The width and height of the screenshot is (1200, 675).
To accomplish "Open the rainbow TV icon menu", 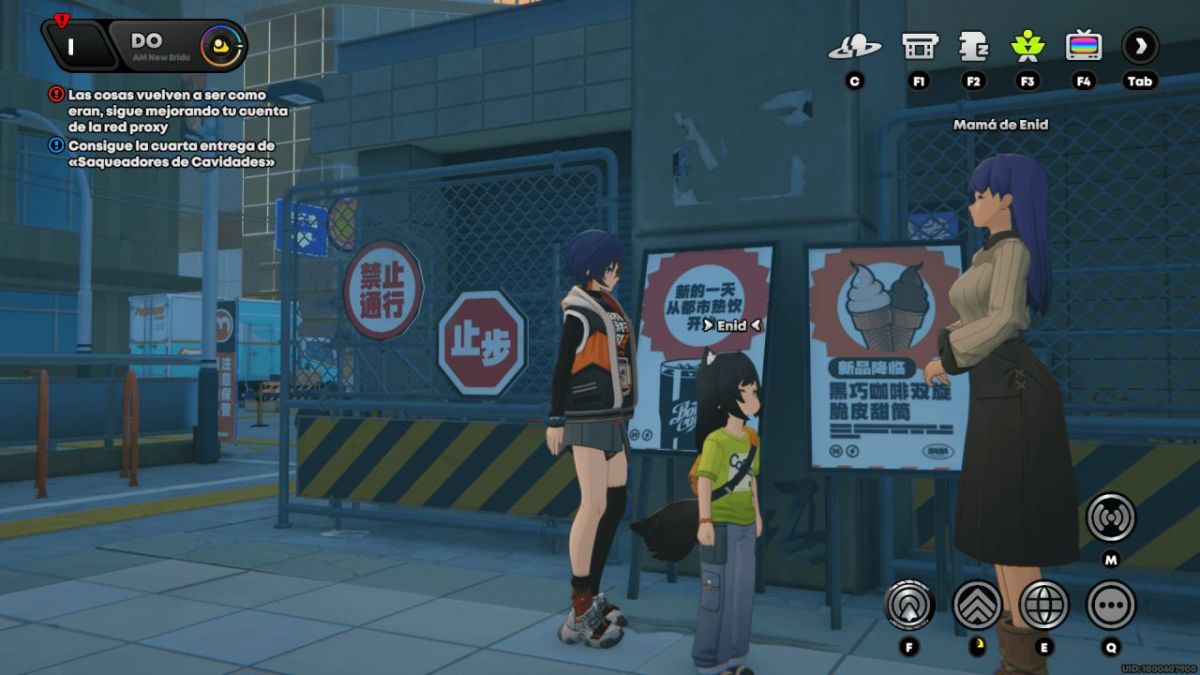I will coord(1083,46).
